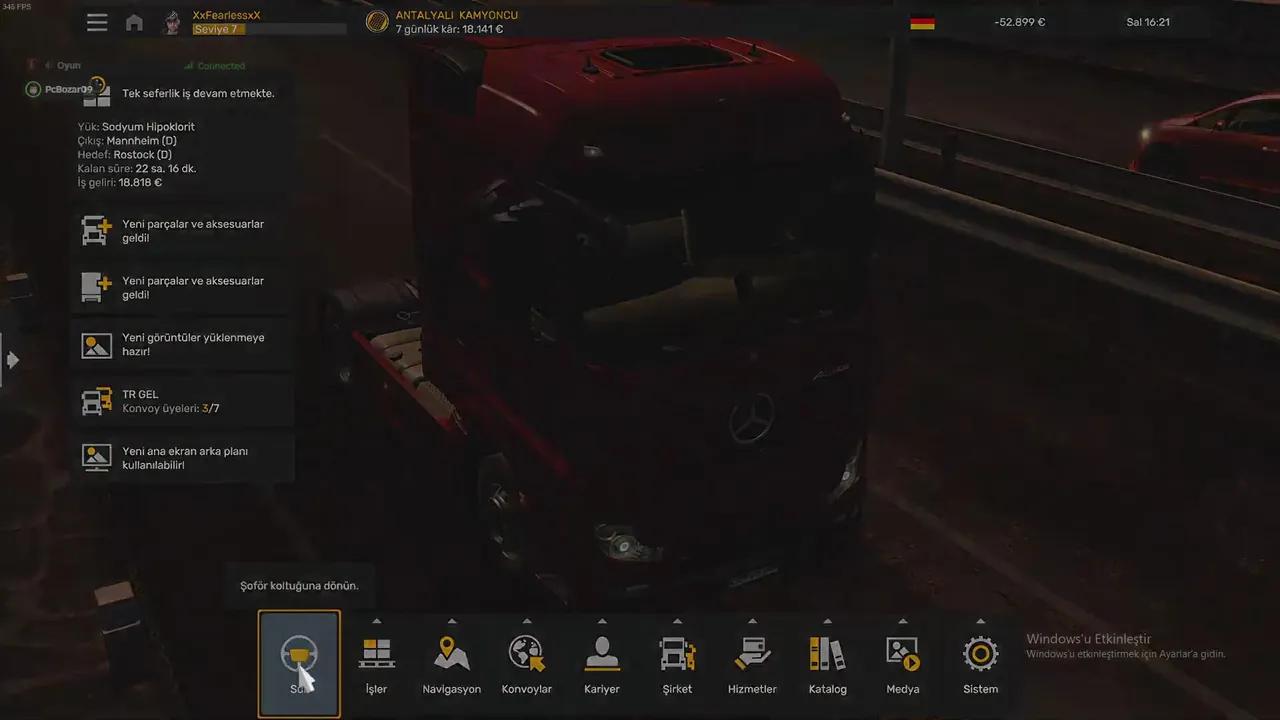1280x720 pixels.
Task: Select the Sürüş steering wheel icon
Action: pyautogui.click(x=299, y=655)
